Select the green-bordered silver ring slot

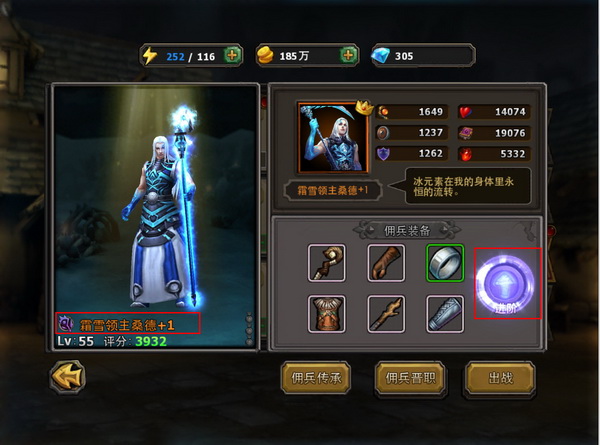coord(445,262)
